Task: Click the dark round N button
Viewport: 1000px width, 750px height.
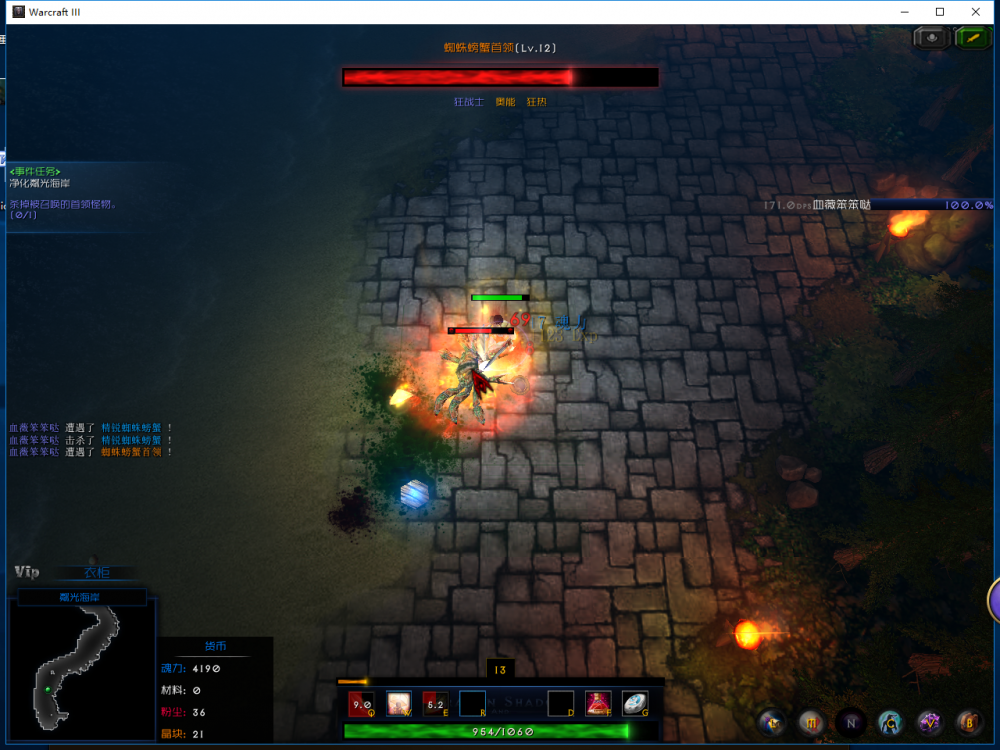Action: point(850,721)
